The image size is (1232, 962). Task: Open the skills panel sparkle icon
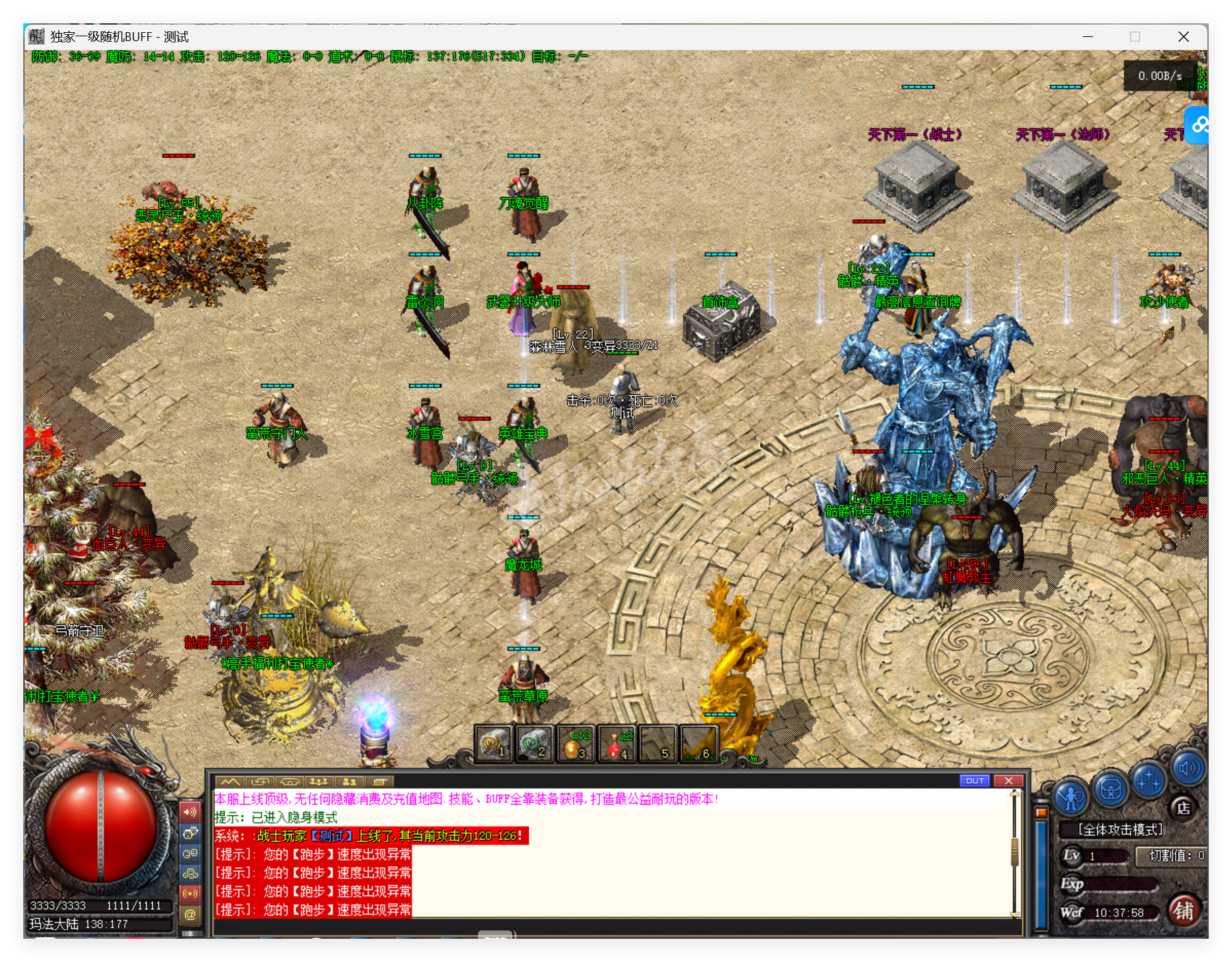(1148, 782)
